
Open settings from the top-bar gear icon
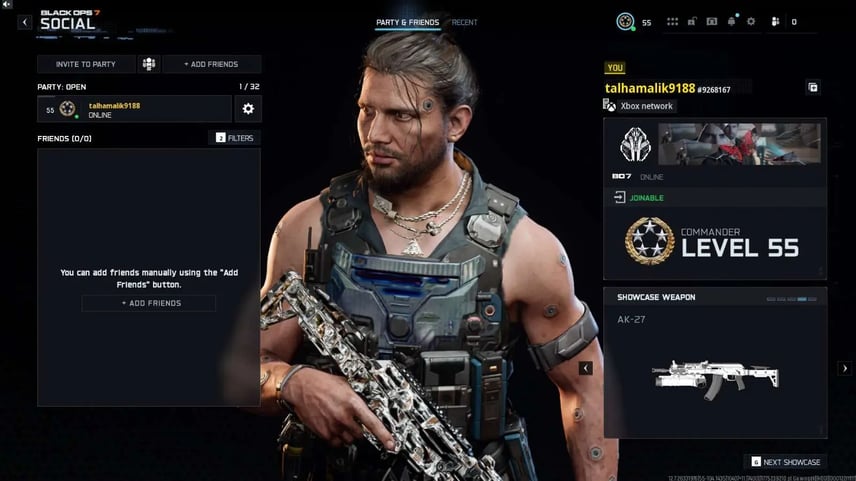751,22
